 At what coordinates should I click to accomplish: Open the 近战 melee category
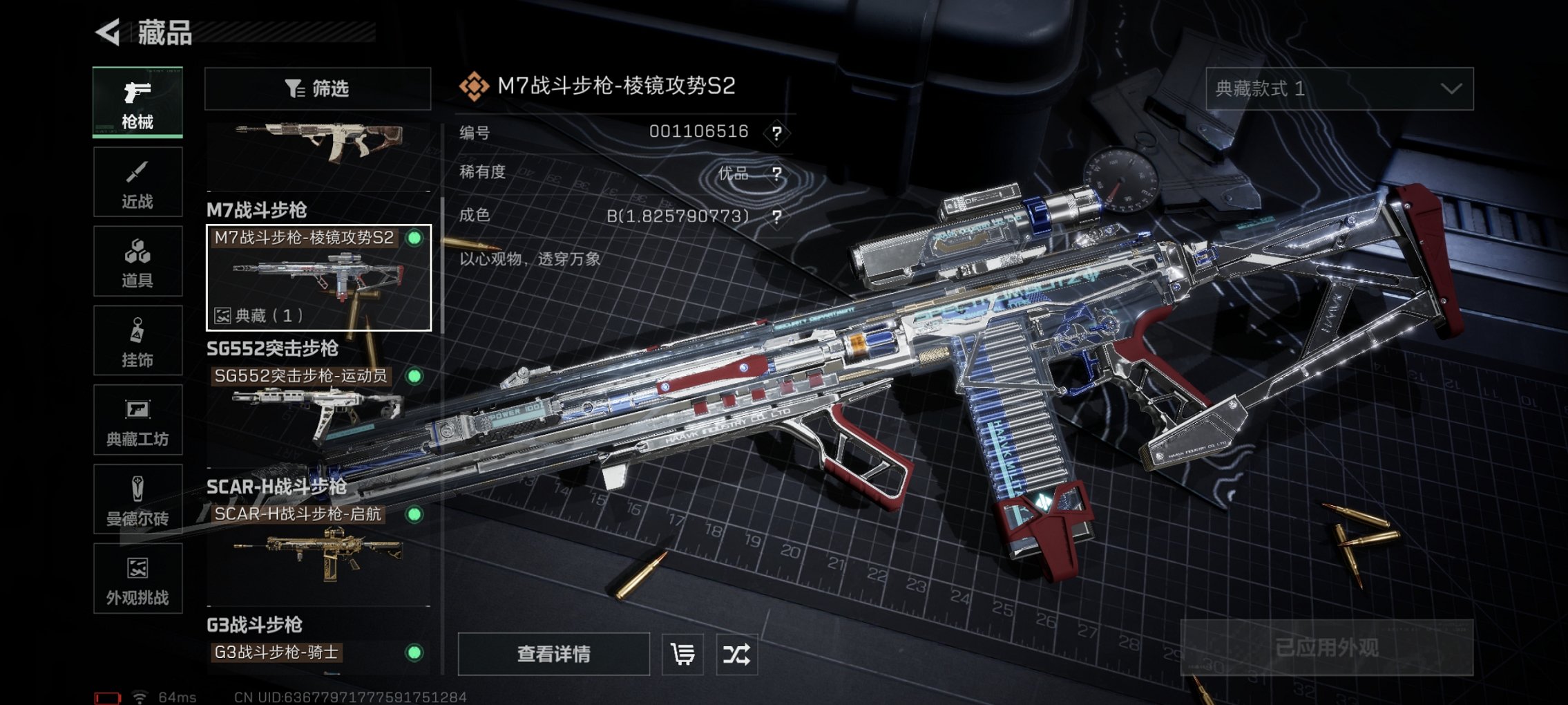137,182
